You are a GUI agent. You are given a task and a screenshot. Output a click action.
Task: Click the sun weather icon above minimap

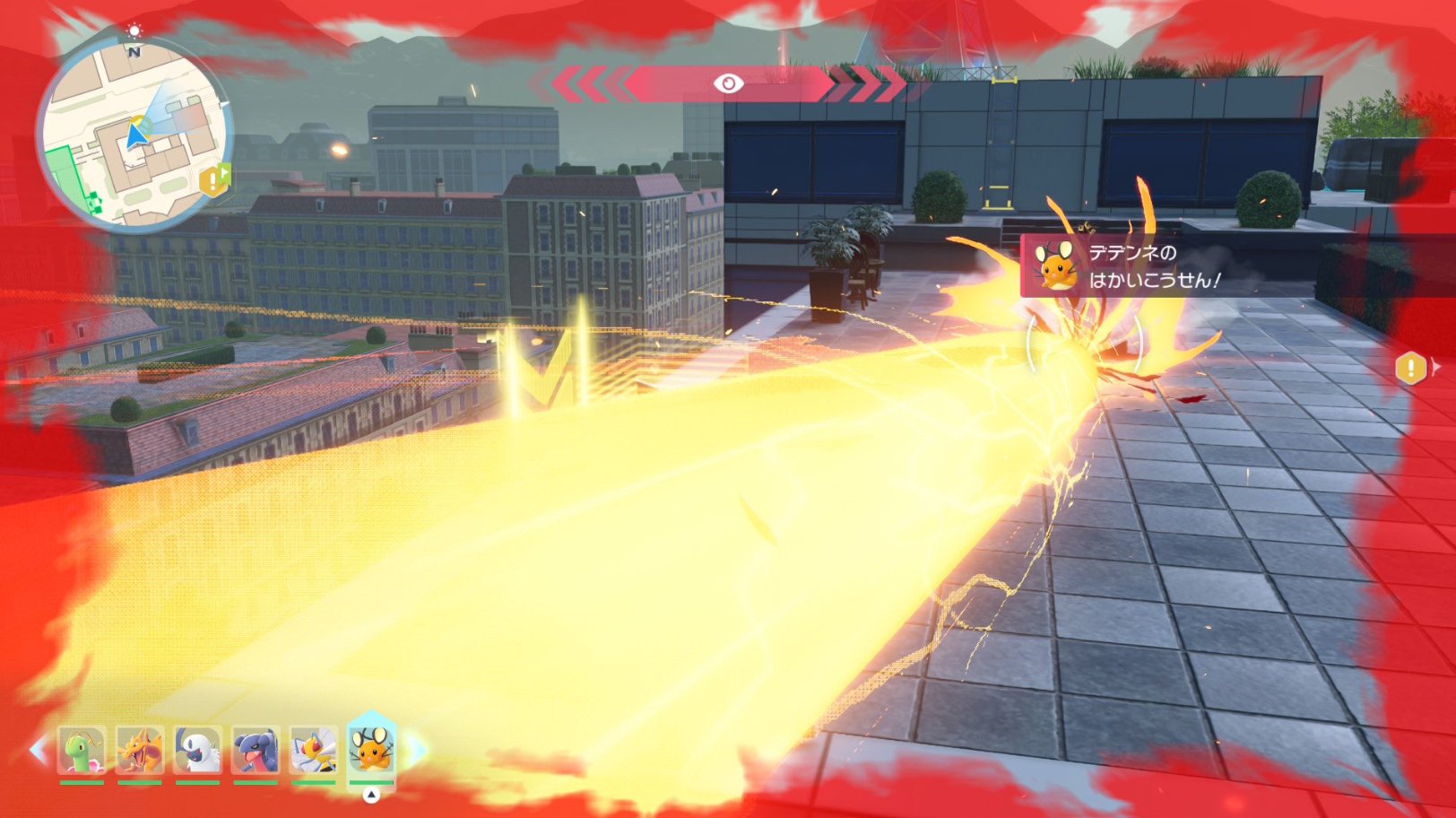point(134,30)
